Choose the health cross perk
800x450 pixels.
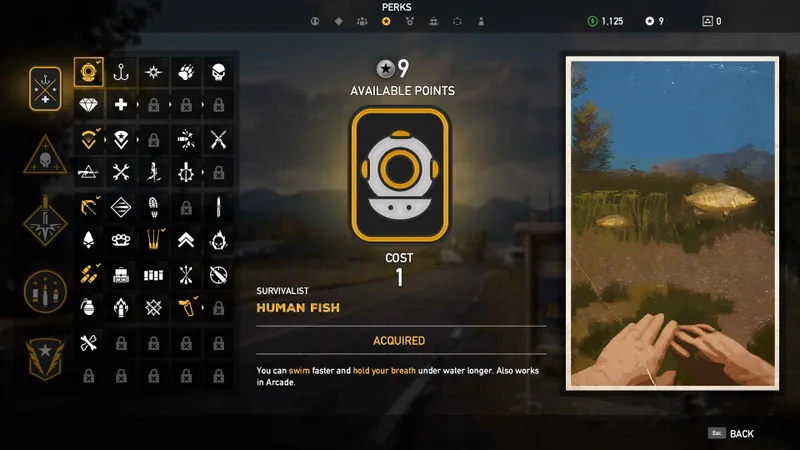[x=121, y=105]
